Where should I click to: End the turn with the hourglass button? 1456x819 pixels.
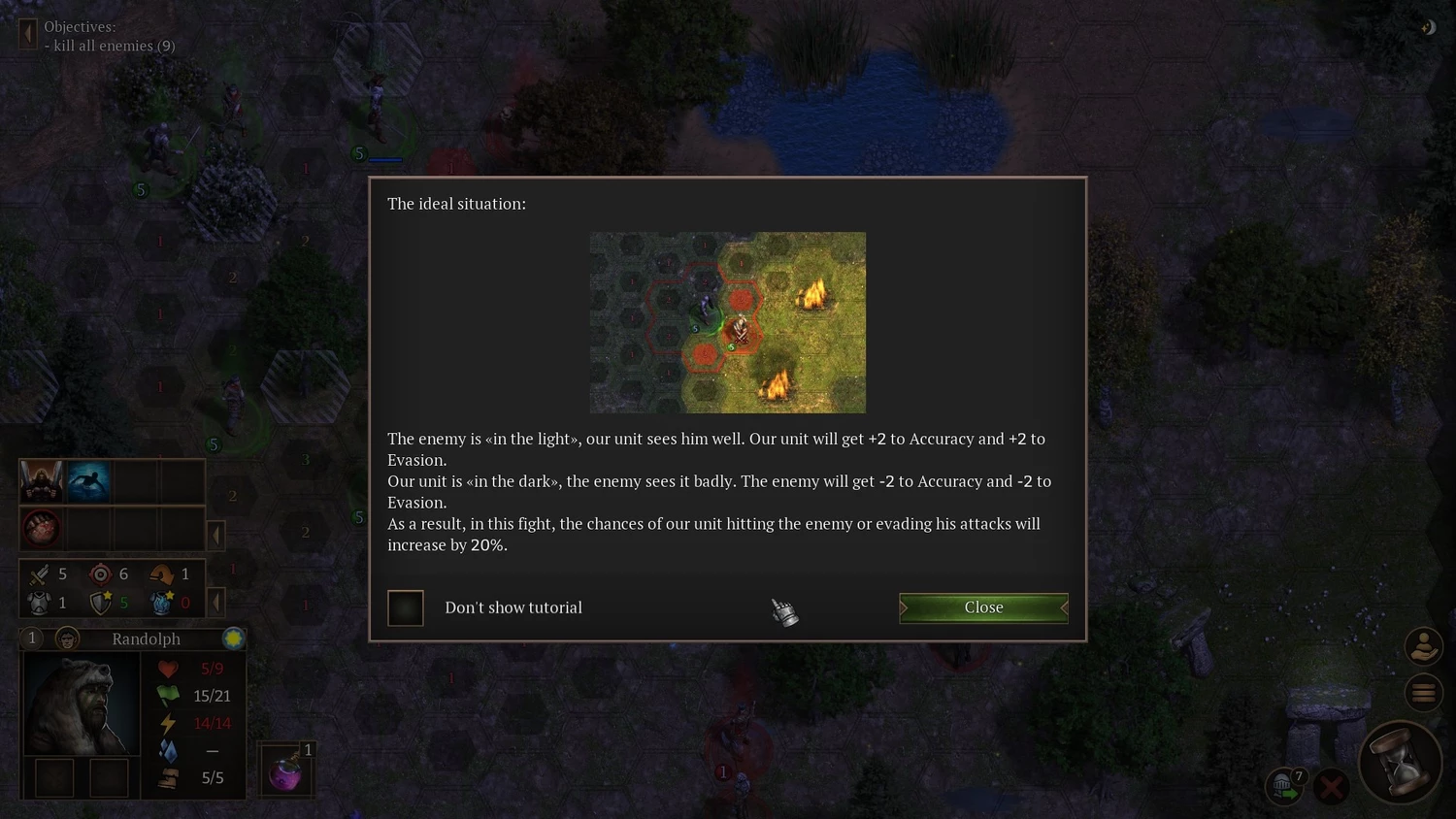[1399, 762]
